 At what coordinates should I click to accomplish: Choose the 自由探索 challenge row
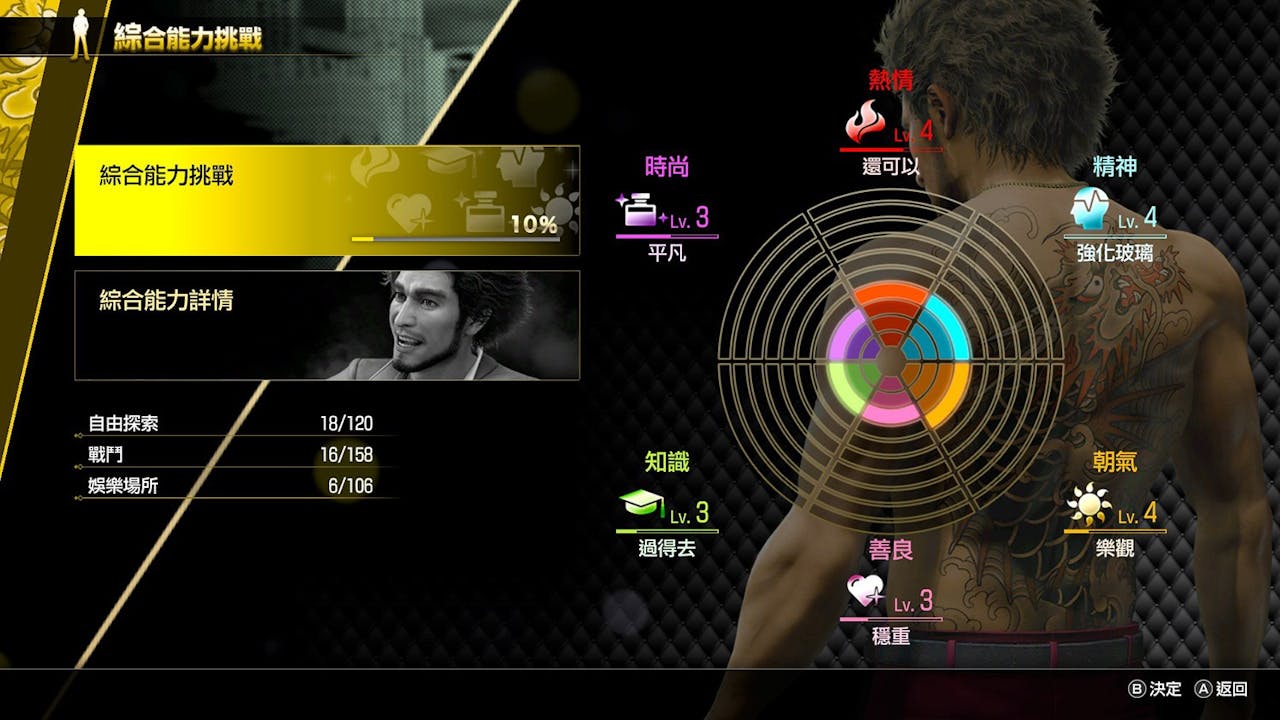tap(230, 424)
